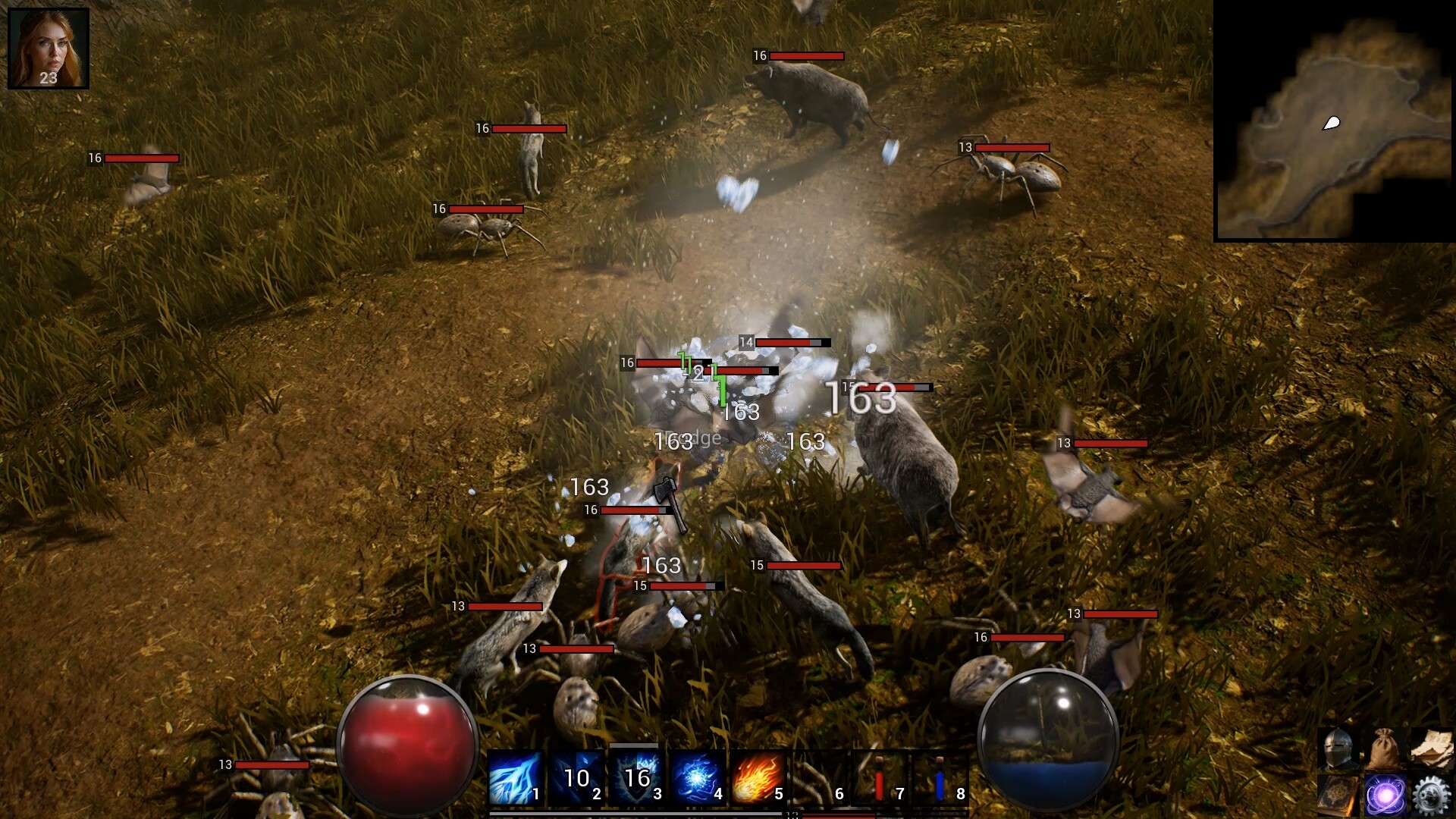Open the purple orb menu
The image size is (1456, 819).
coord(1385,795)
